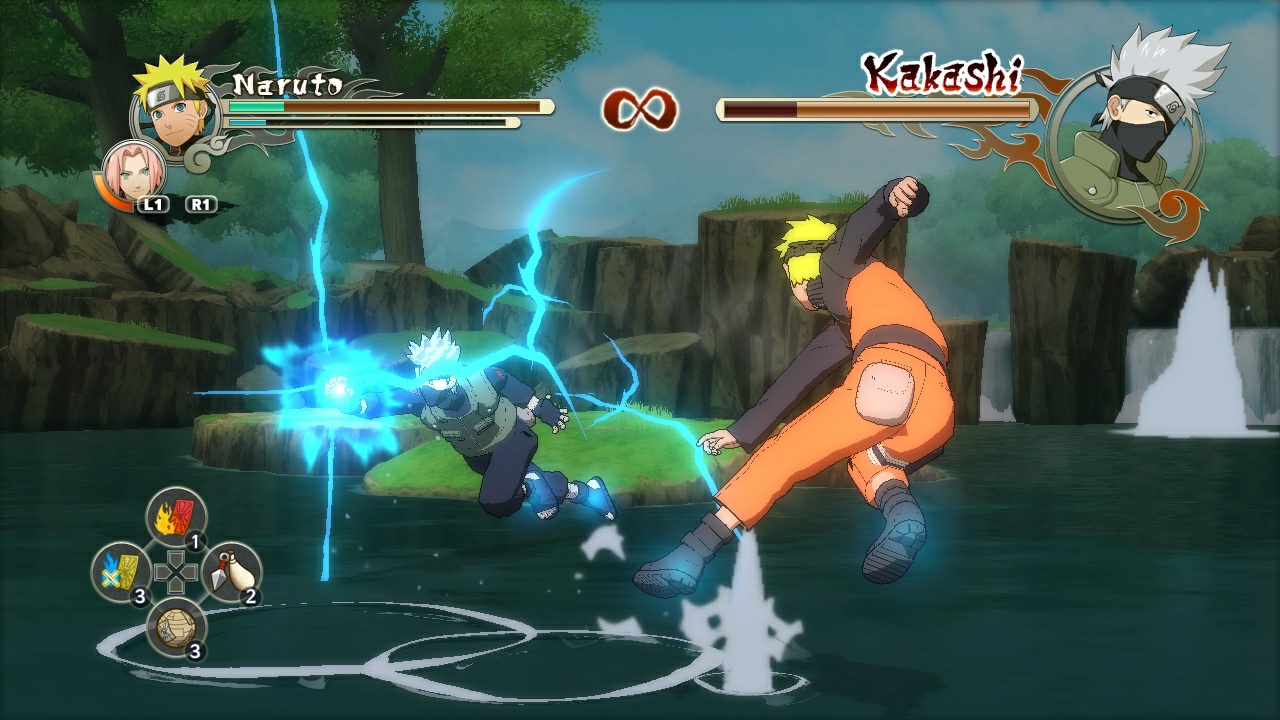
Task: Click the D-pad icon in the item wheel
Action: pos(176,572)
